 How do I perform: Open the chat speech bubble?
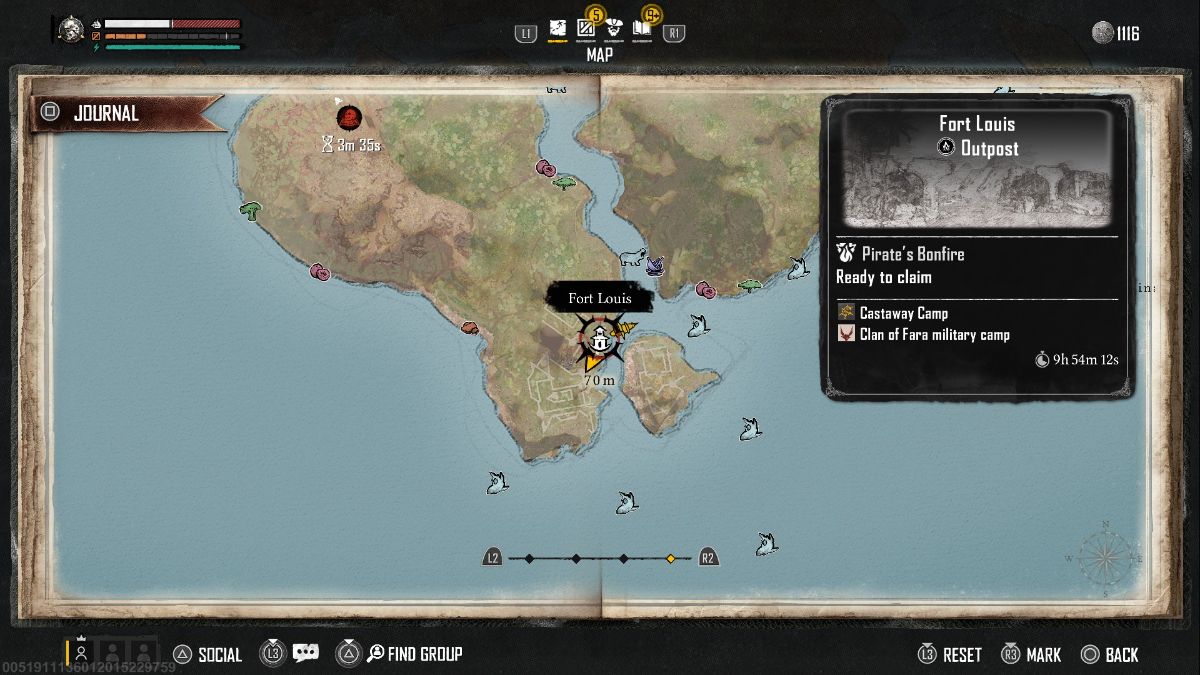[x=305, y=654]
